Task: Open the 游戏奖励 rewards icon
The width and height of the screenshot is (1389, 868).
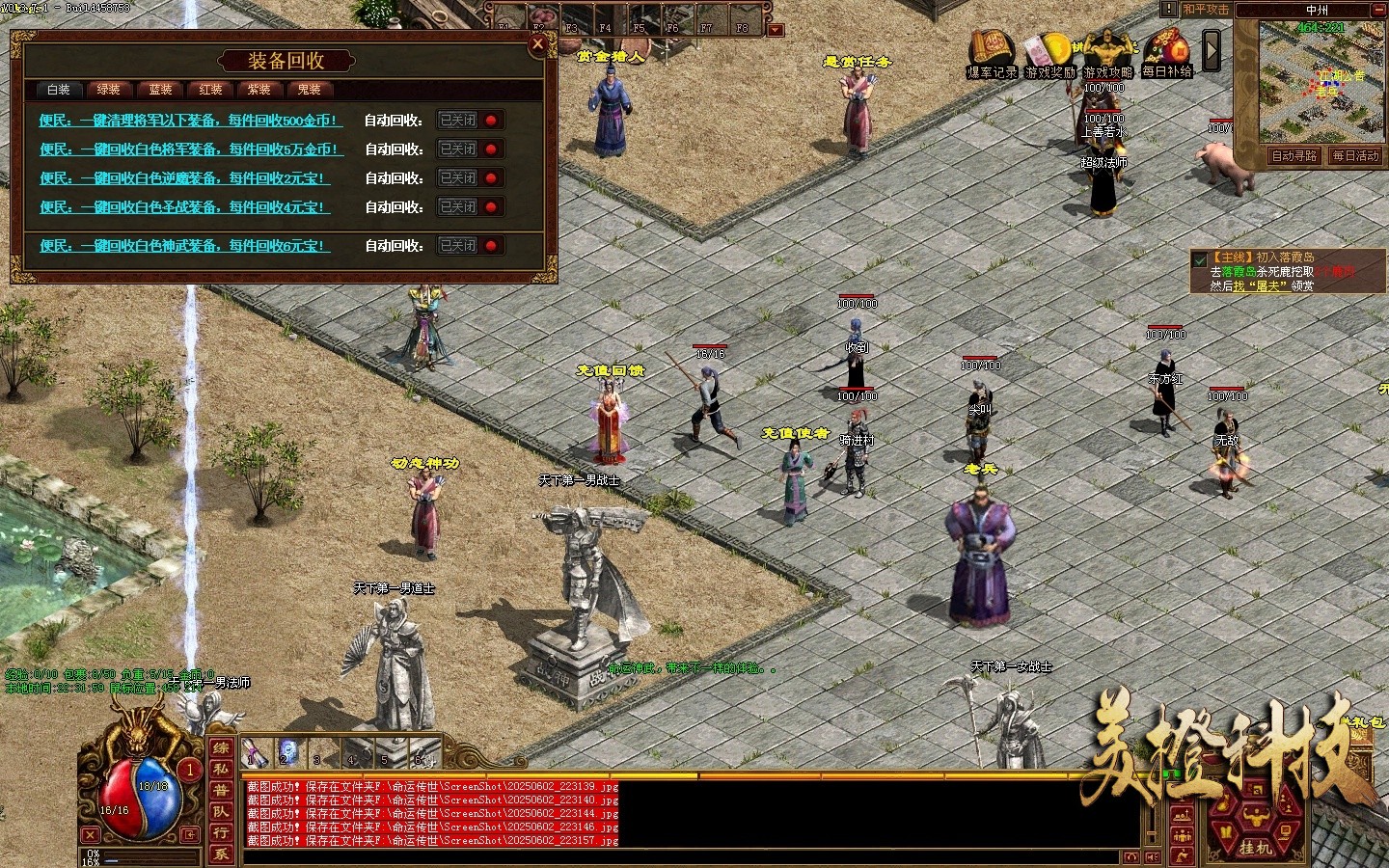Action: [1049, 55]
